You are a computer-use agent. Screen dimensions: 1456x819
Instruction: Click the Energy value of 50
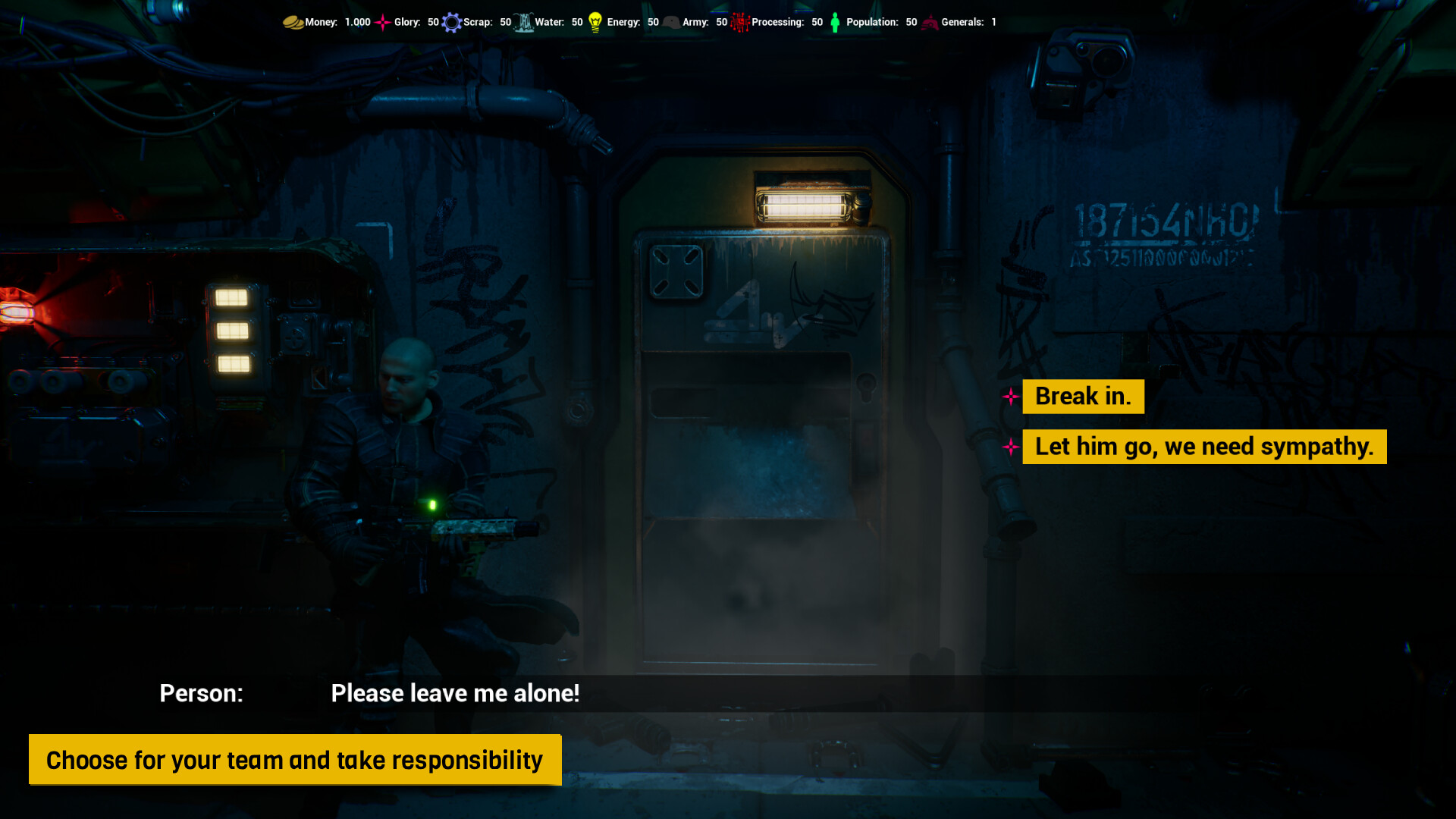pyautogui.click(x=653, y=22)
